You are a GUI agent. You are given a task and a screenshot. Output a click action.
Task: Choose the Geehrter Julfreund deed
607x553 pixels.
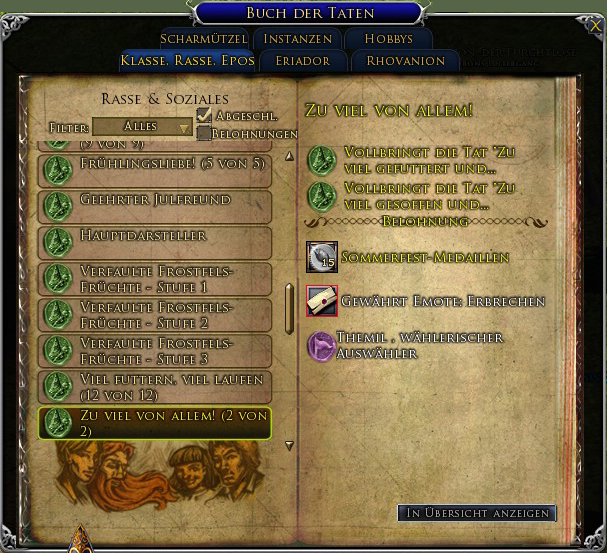(x=155, y=207)
